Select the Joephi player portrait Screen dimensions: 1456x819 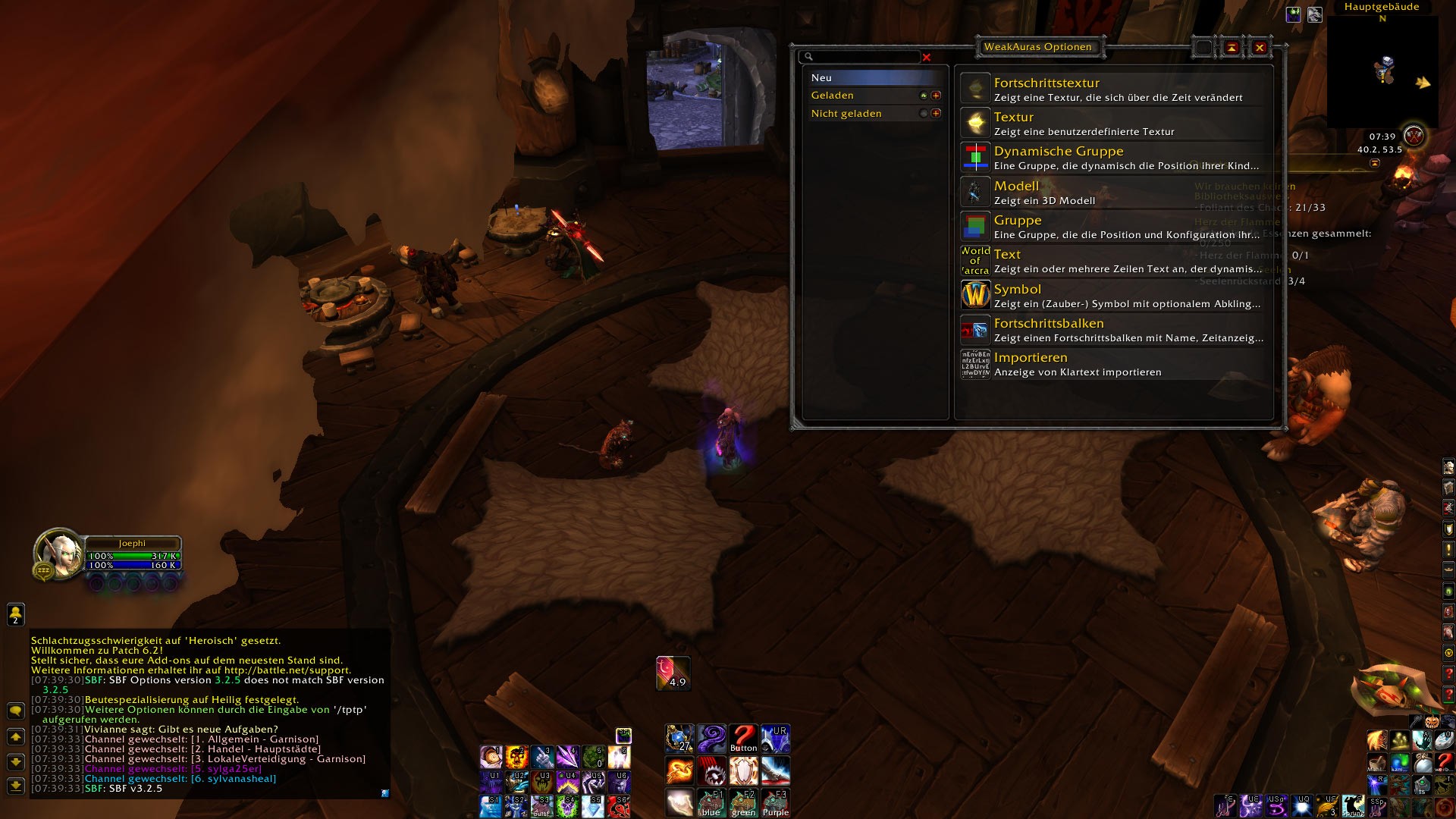coord(60,554)
